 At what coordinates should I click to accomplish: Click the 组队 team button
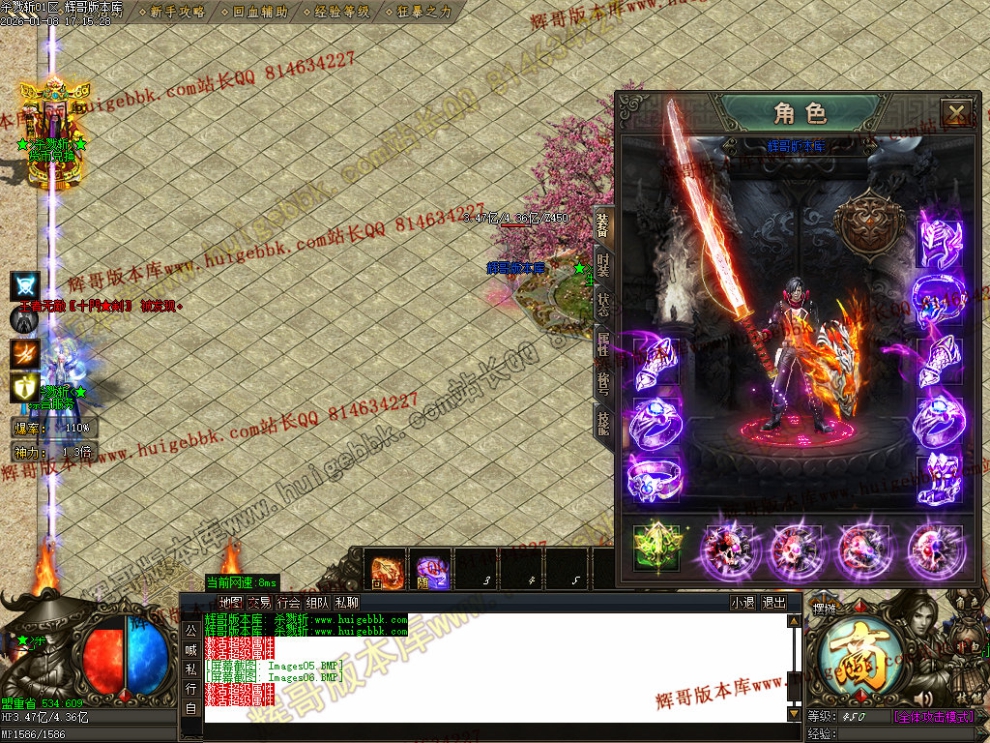tap(318, 603)
